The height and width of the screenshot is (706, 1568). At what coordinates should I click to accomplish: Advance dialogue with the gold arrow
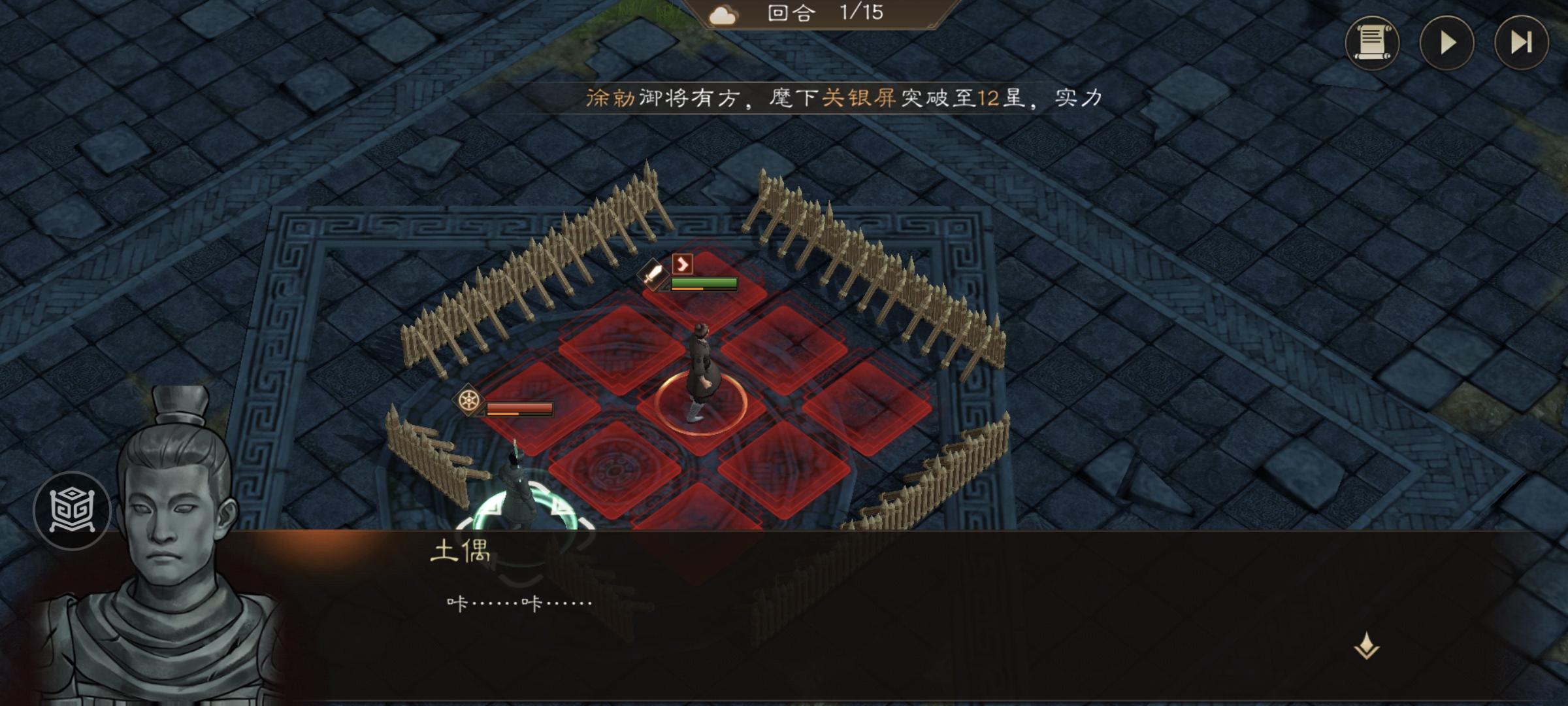coord(1366,647)
